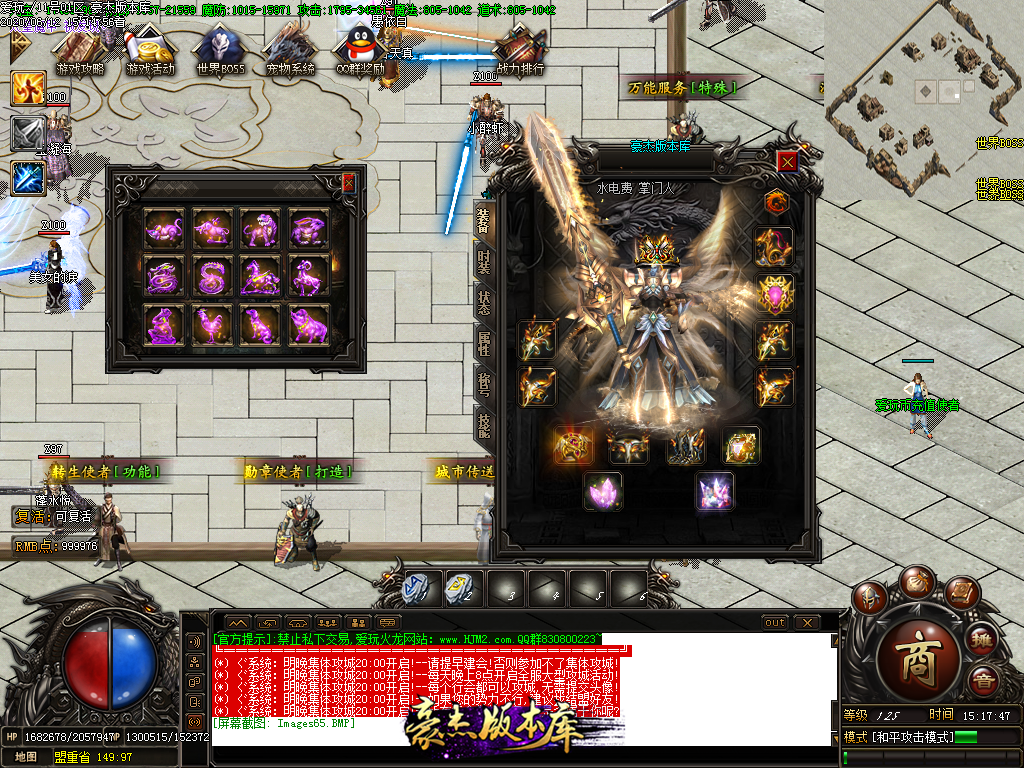Click the chat window 'out' button
This screenshot has height=768, width=1024.
click(x=775, y=622)
